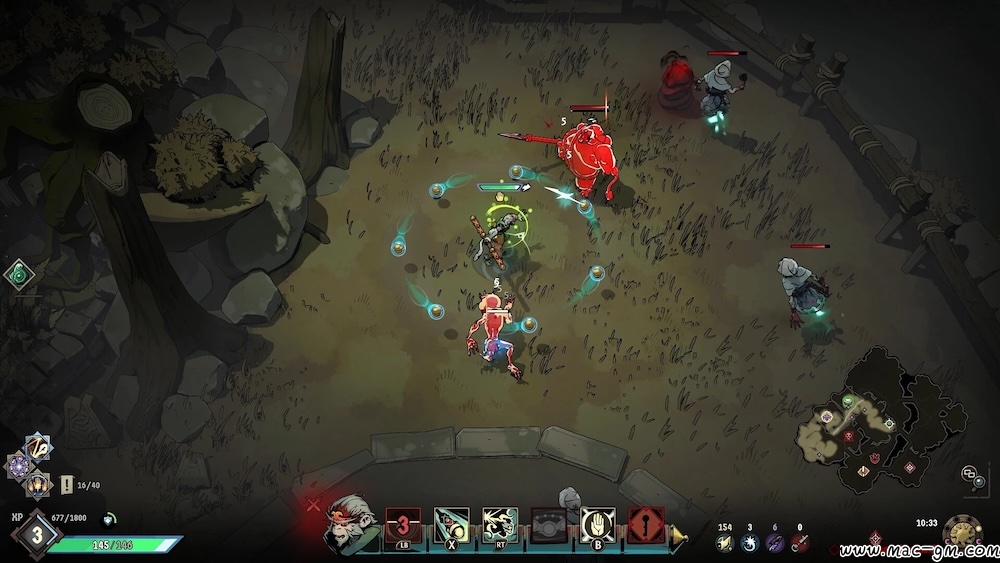Select the red number 3 ability slot

click(401, 524)
